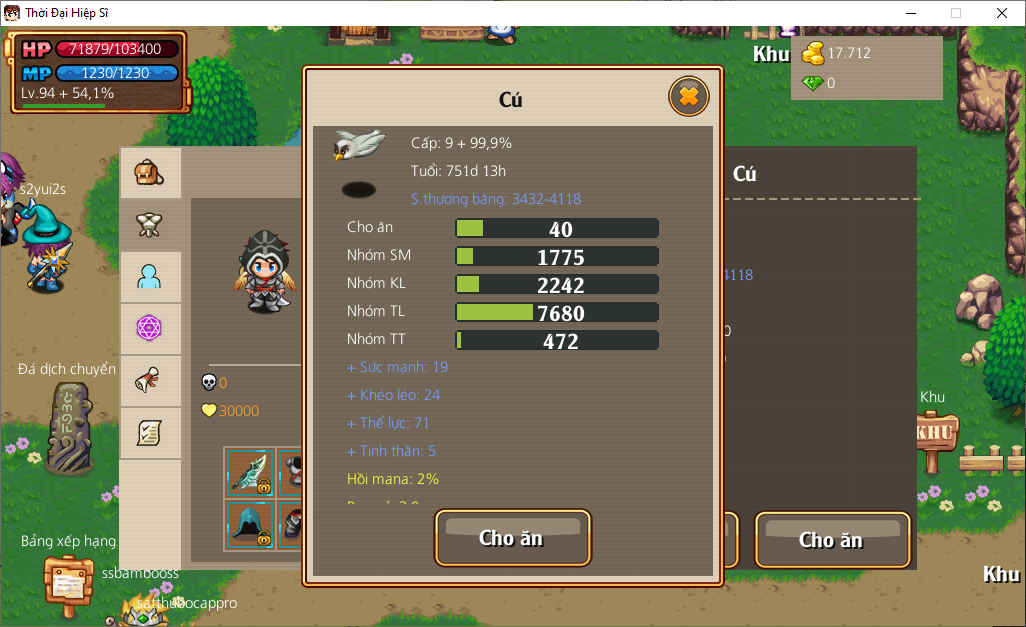Select the purple hexagram tab

pyautogui.click(x=150, y=328)
